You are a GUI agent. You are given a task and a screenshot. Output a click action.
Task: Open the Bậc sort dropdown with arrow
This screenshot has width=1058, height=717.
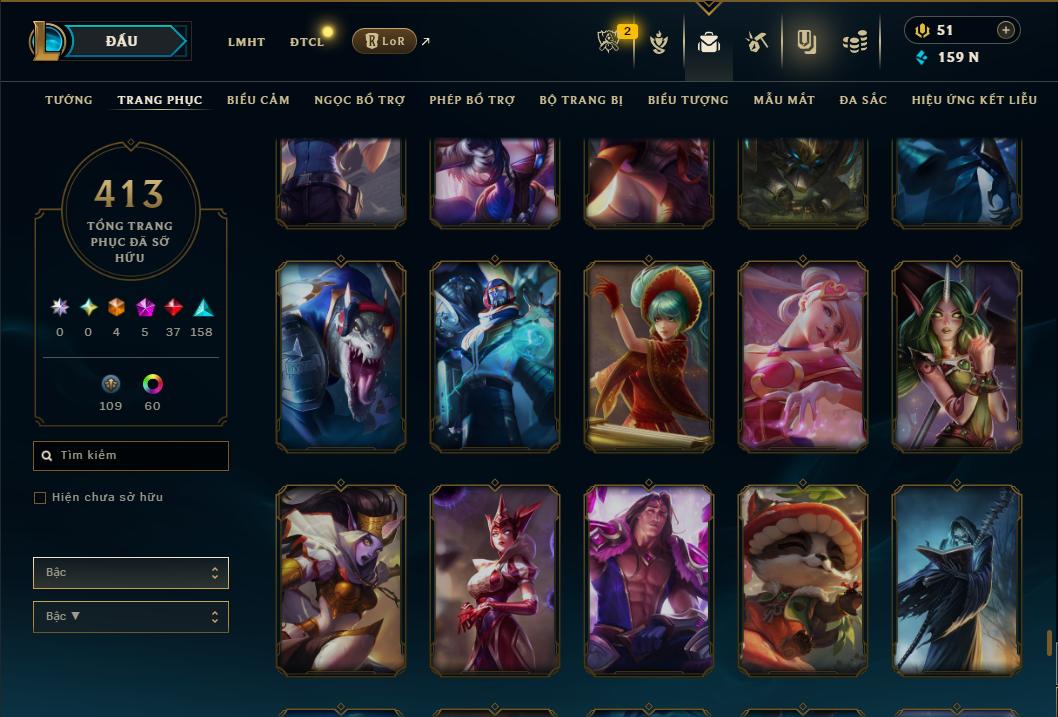pos(131,617)
